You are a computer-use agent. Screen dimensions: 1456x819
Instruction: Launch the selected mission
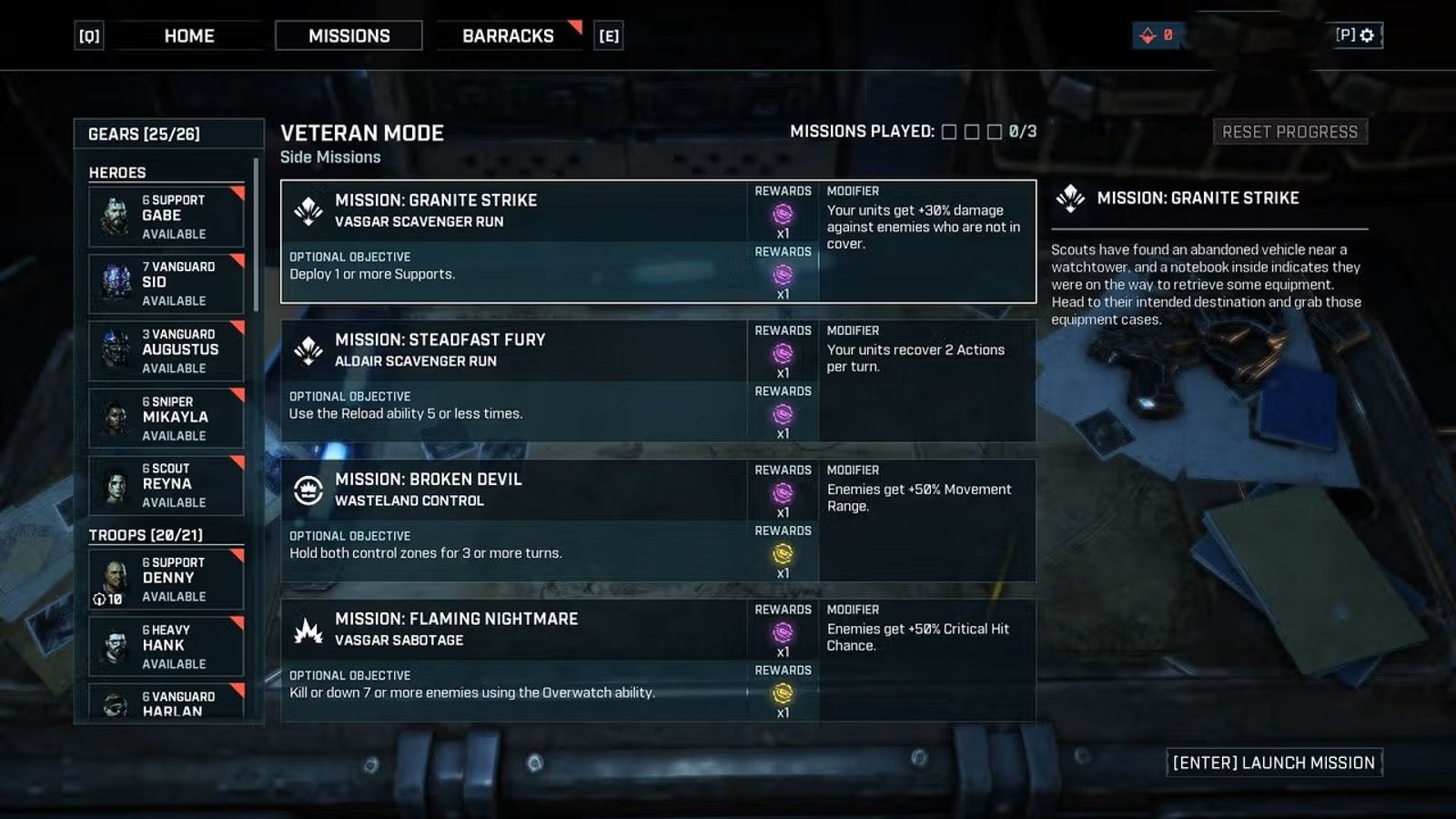(x=1274, y=763)
